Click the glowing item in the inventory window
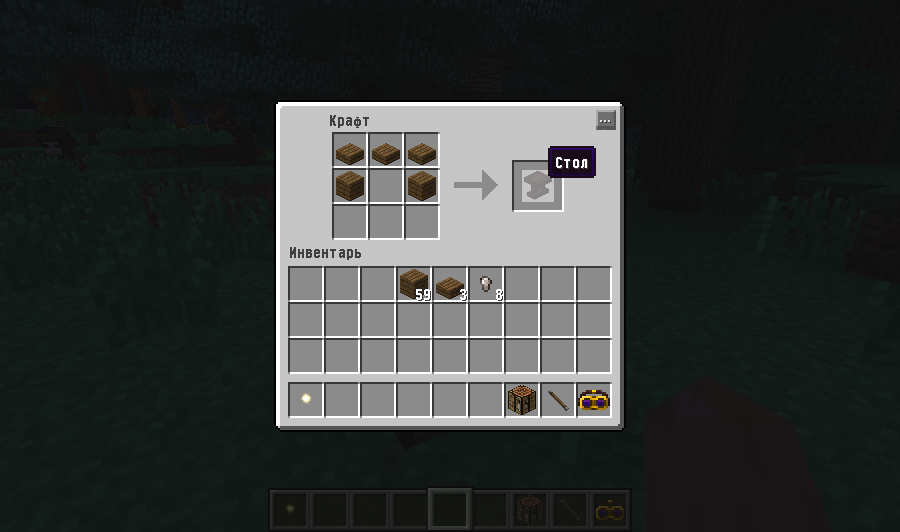Viewport: 900px width, 532px height. 306,400
